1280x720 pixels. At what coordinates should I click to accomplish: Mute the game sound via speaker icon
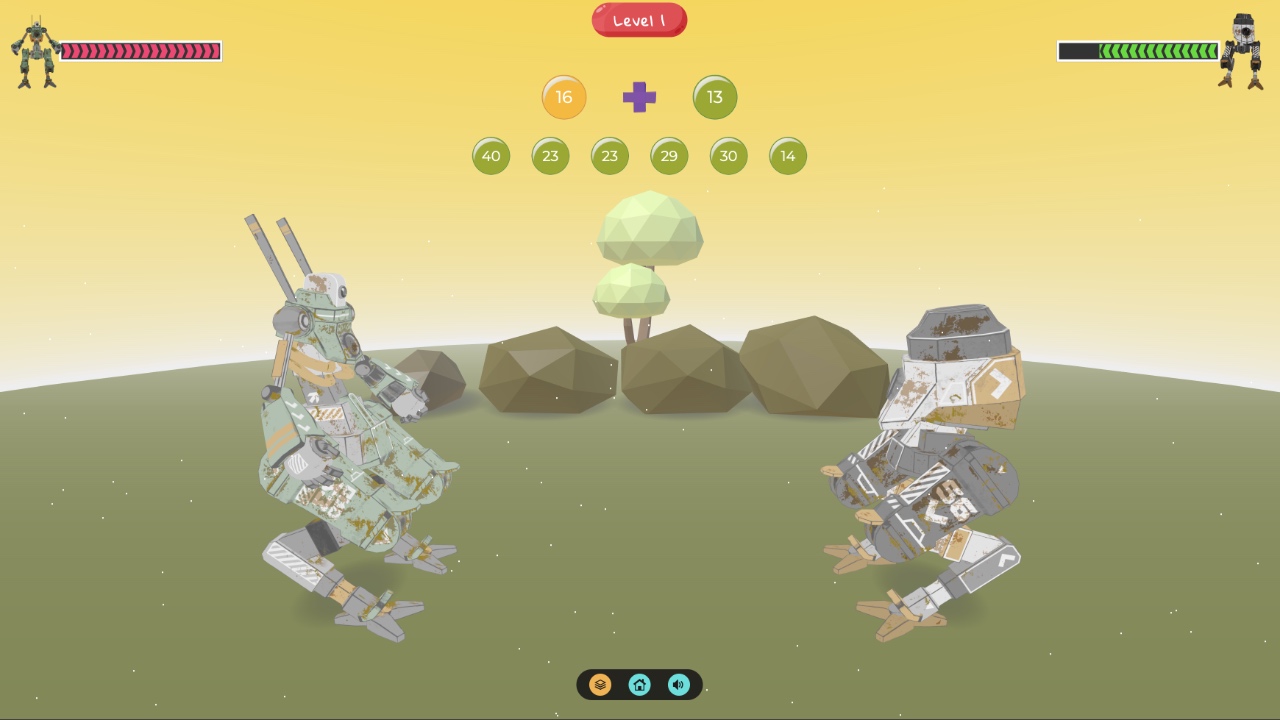[679, 685]
